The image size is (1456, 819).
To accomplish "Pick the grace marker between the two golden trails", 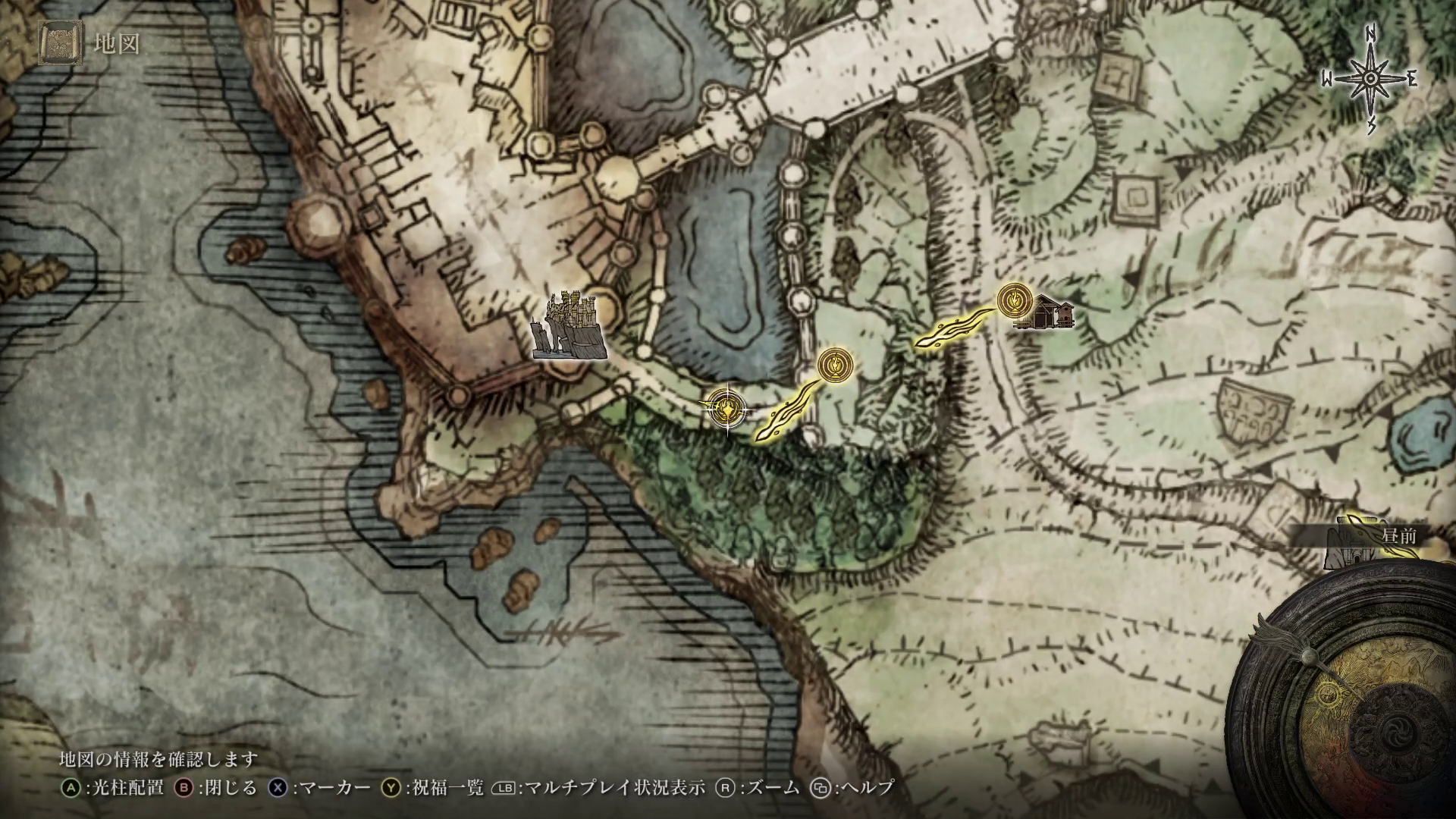I will [x=835, y=365].
